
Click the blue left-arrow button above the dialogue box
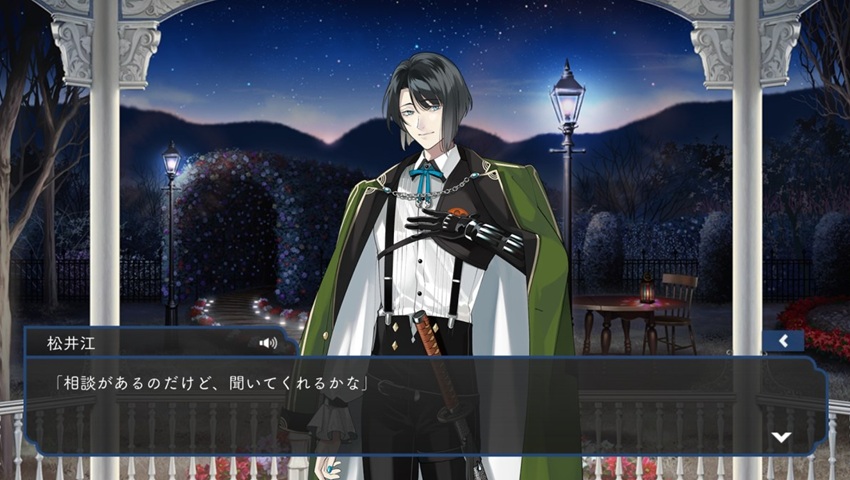pos(783,341)
